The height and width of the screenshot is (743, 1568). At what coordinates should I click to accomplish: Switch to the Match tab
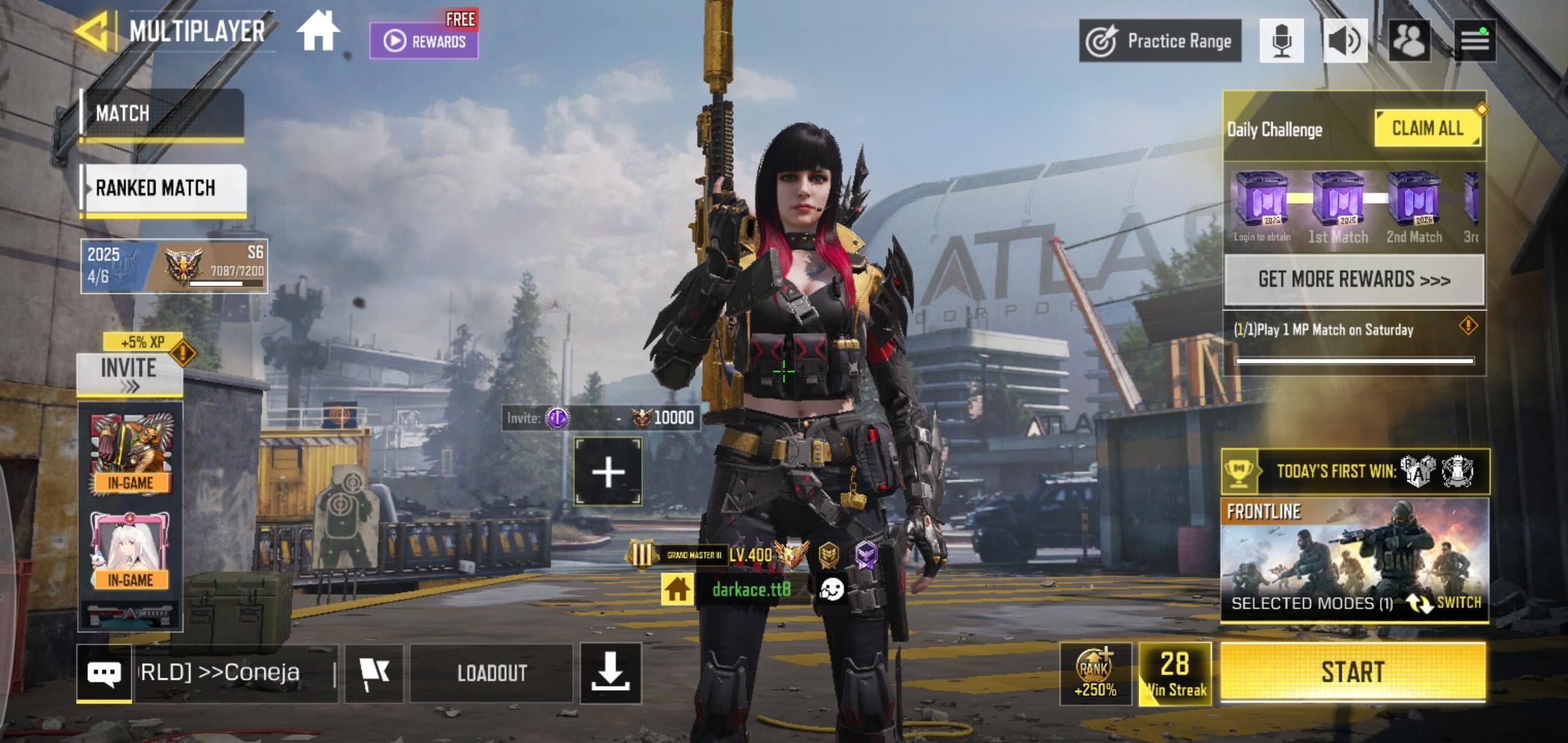(x=162, y=114)
